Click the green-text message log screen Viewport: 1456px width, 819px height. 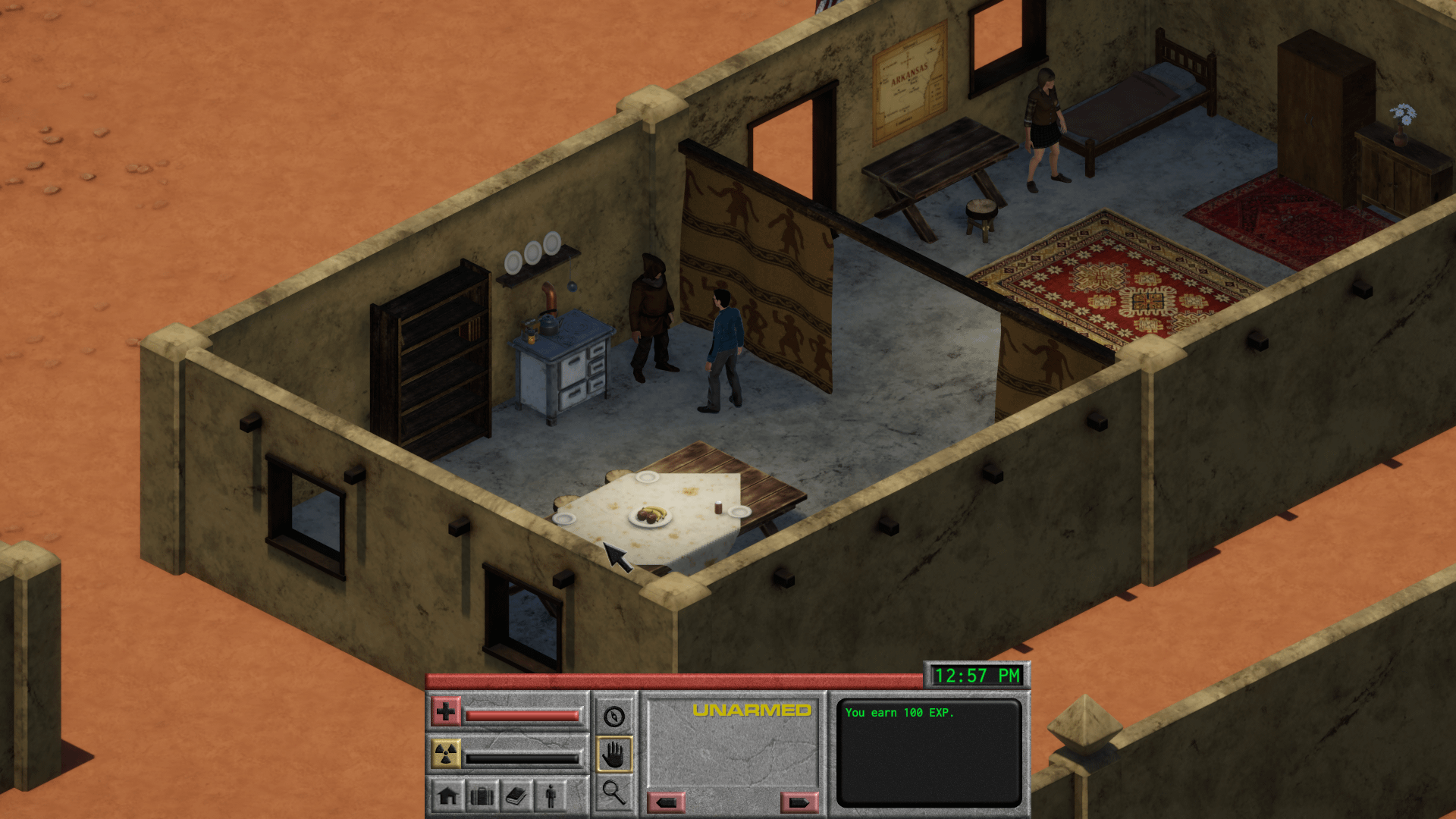click(928, 752)
